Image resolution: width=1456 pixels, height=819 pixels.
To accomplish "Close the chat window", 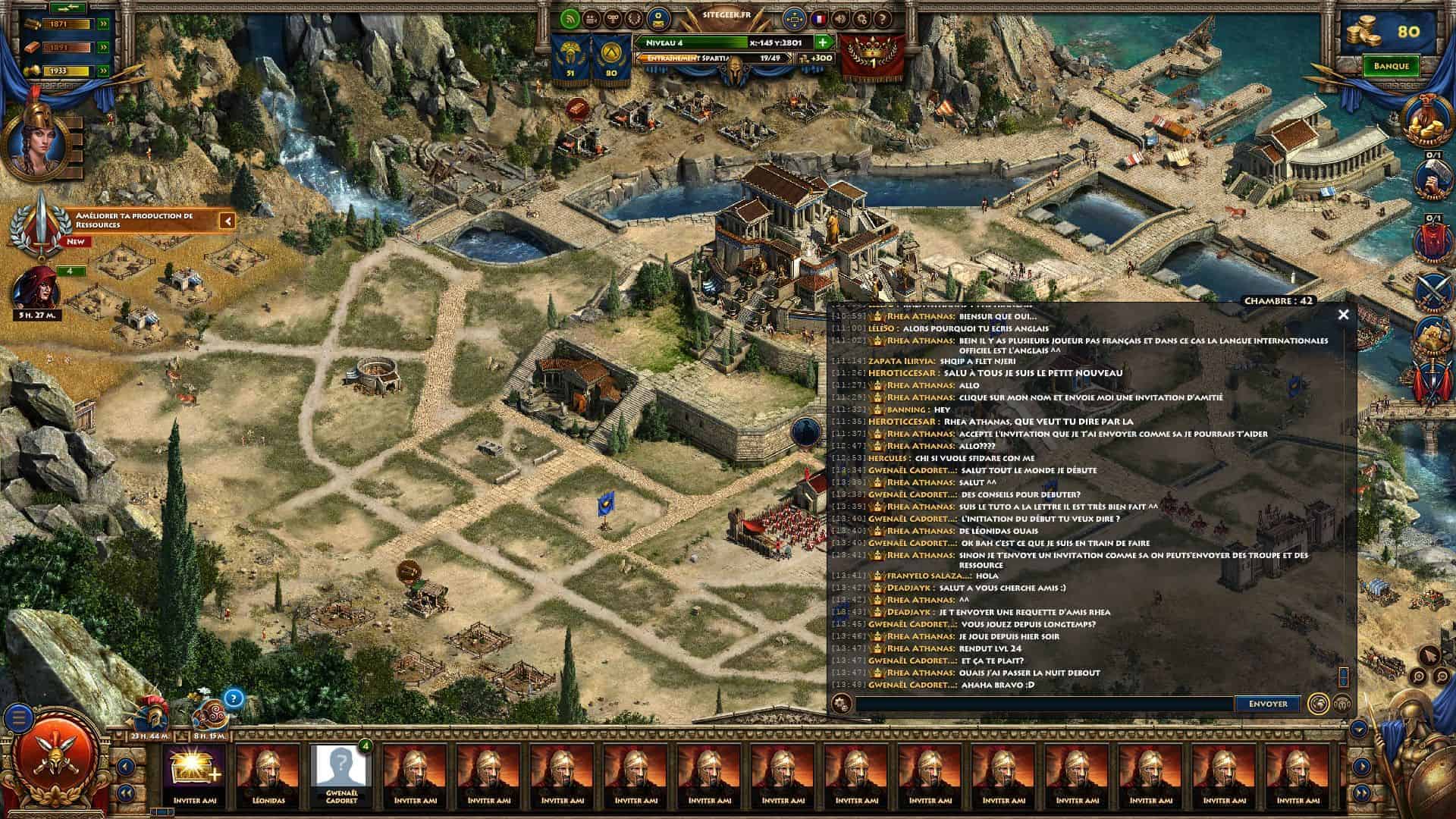I will click(1343, 314).
